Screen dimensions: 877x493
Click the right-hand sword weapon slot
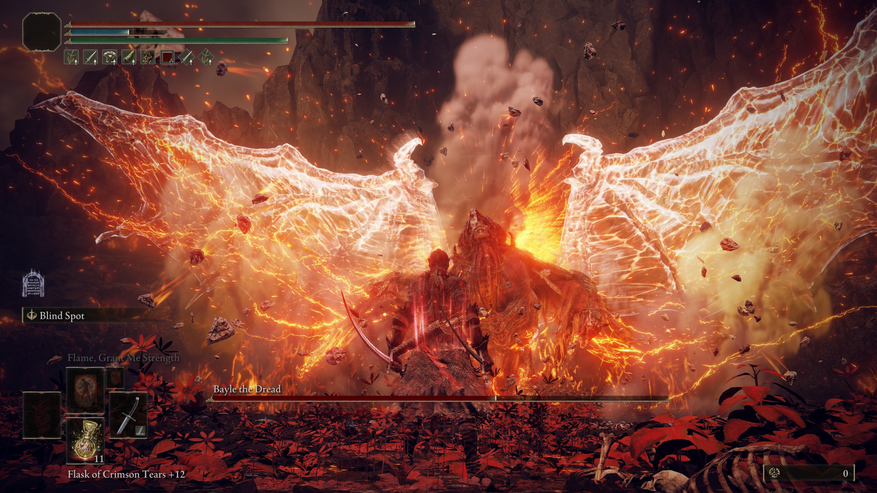click(127, 414)
